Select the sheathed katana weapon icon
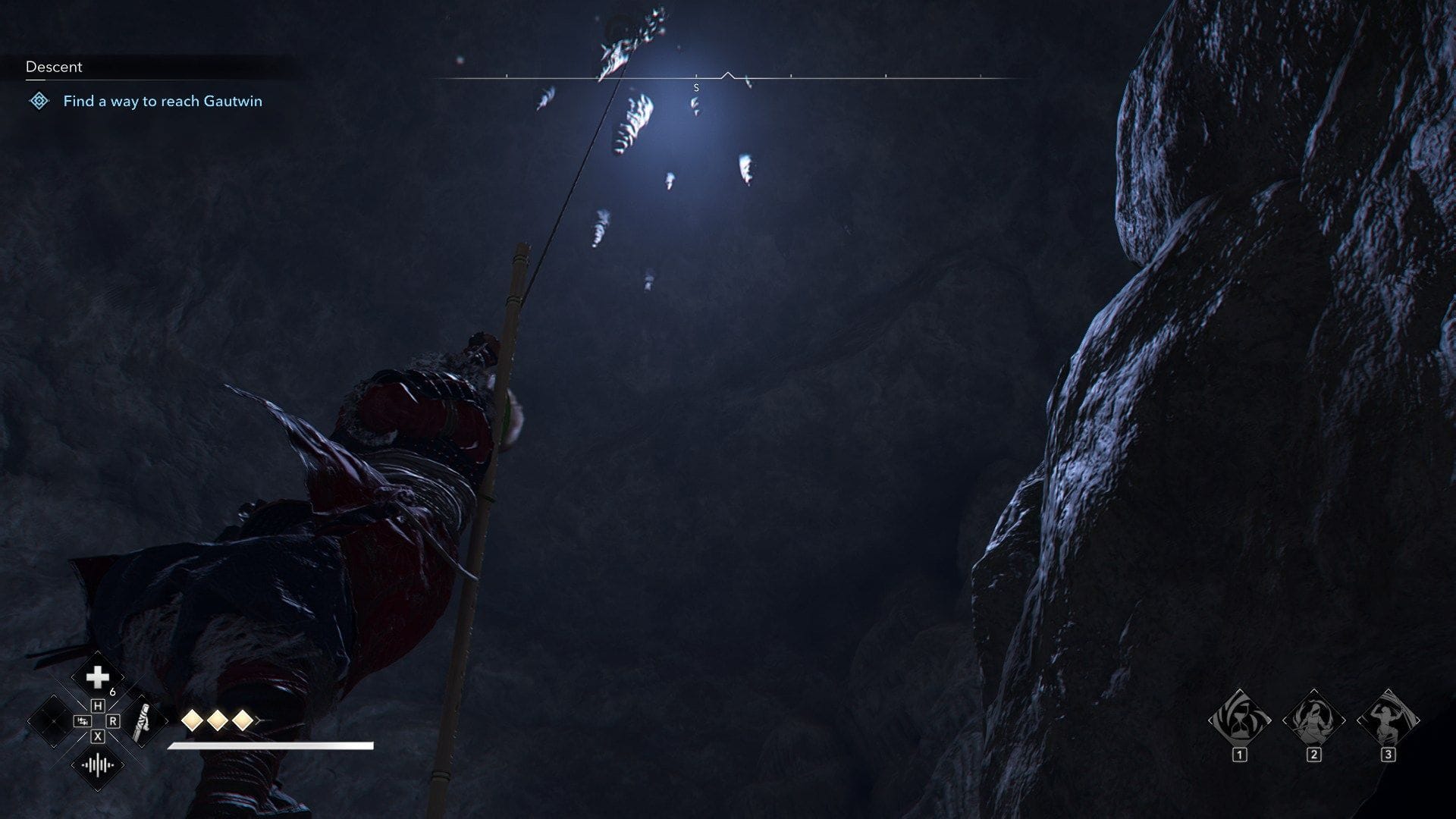 (x=142, y=723)
